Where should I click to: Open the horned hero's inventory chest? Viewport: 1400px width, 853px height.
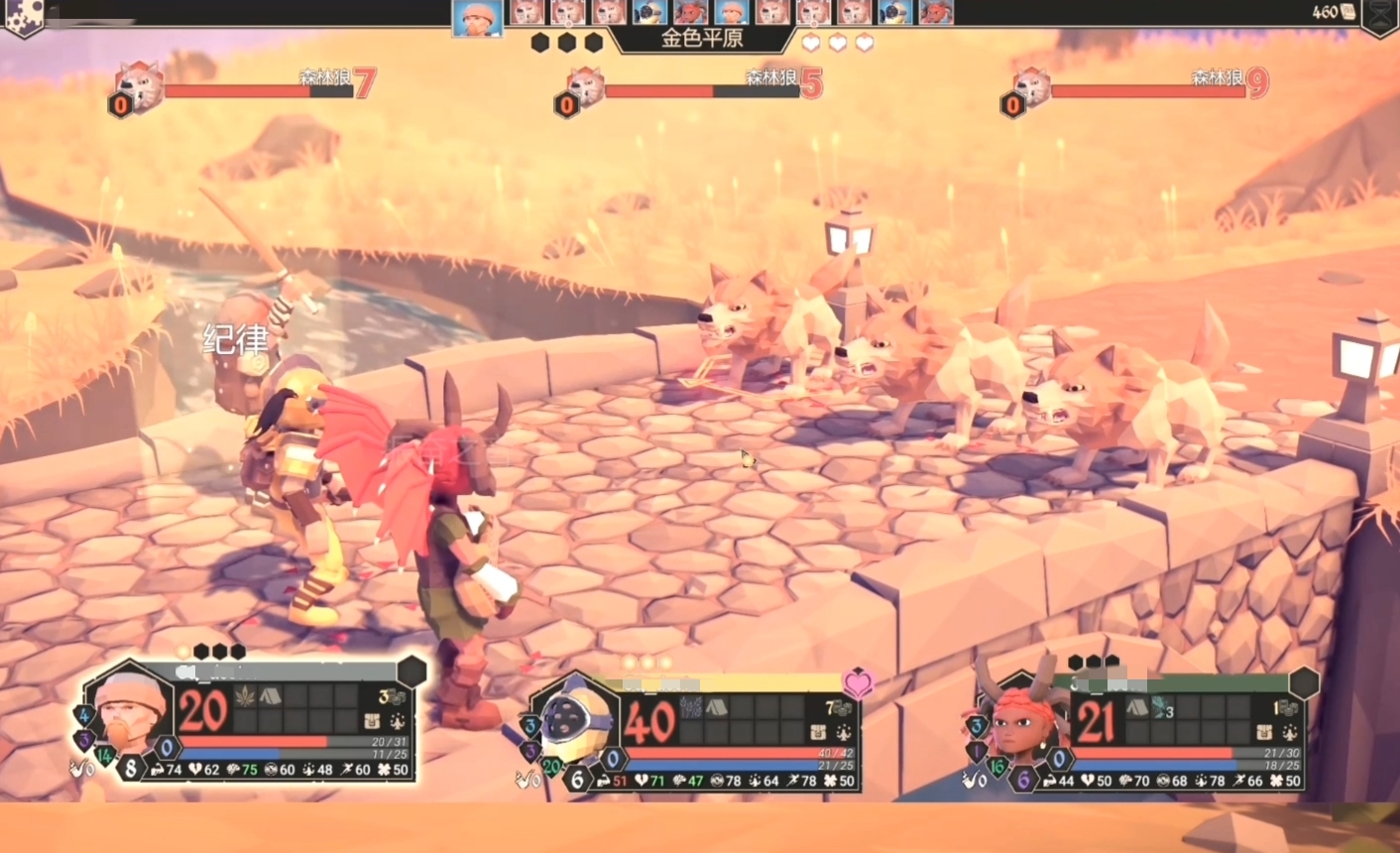click(x=1264, y=733)
